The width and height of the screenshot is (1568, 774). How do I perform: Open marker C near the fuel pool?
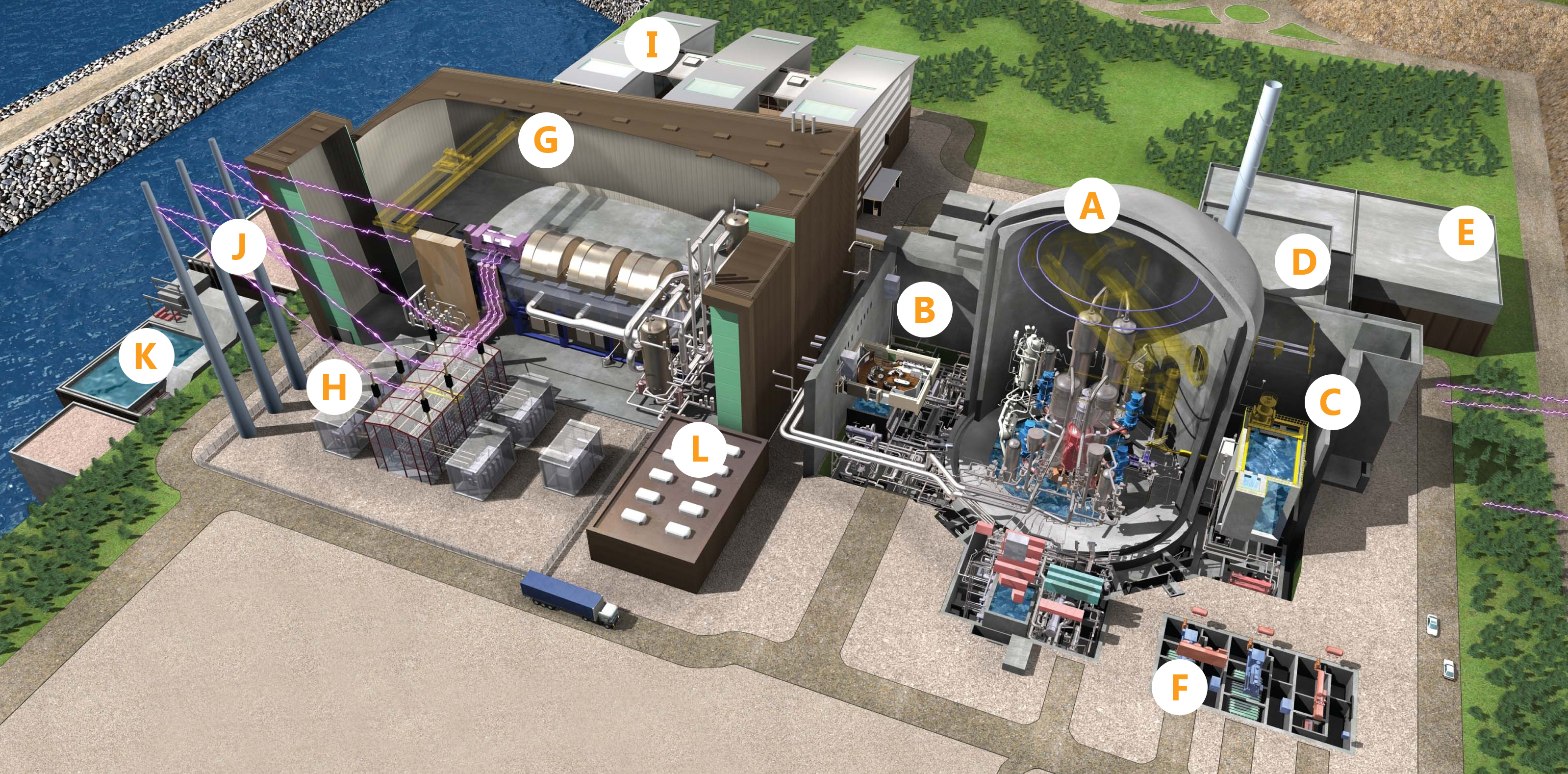pos(1332,402)
